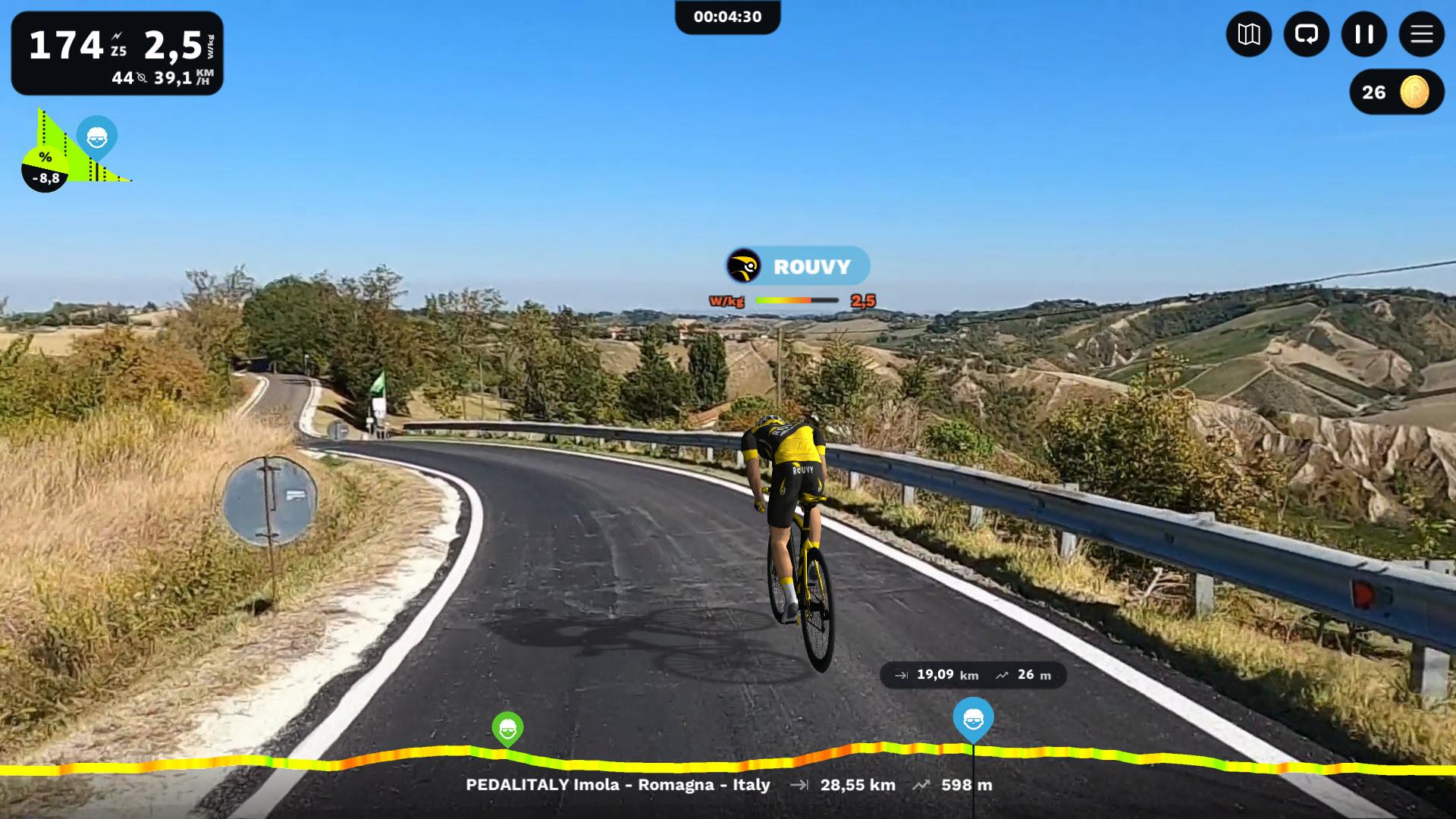Screen dimensions: 1456x819
Task: Open the map view button
Action: click(1248, 34)
